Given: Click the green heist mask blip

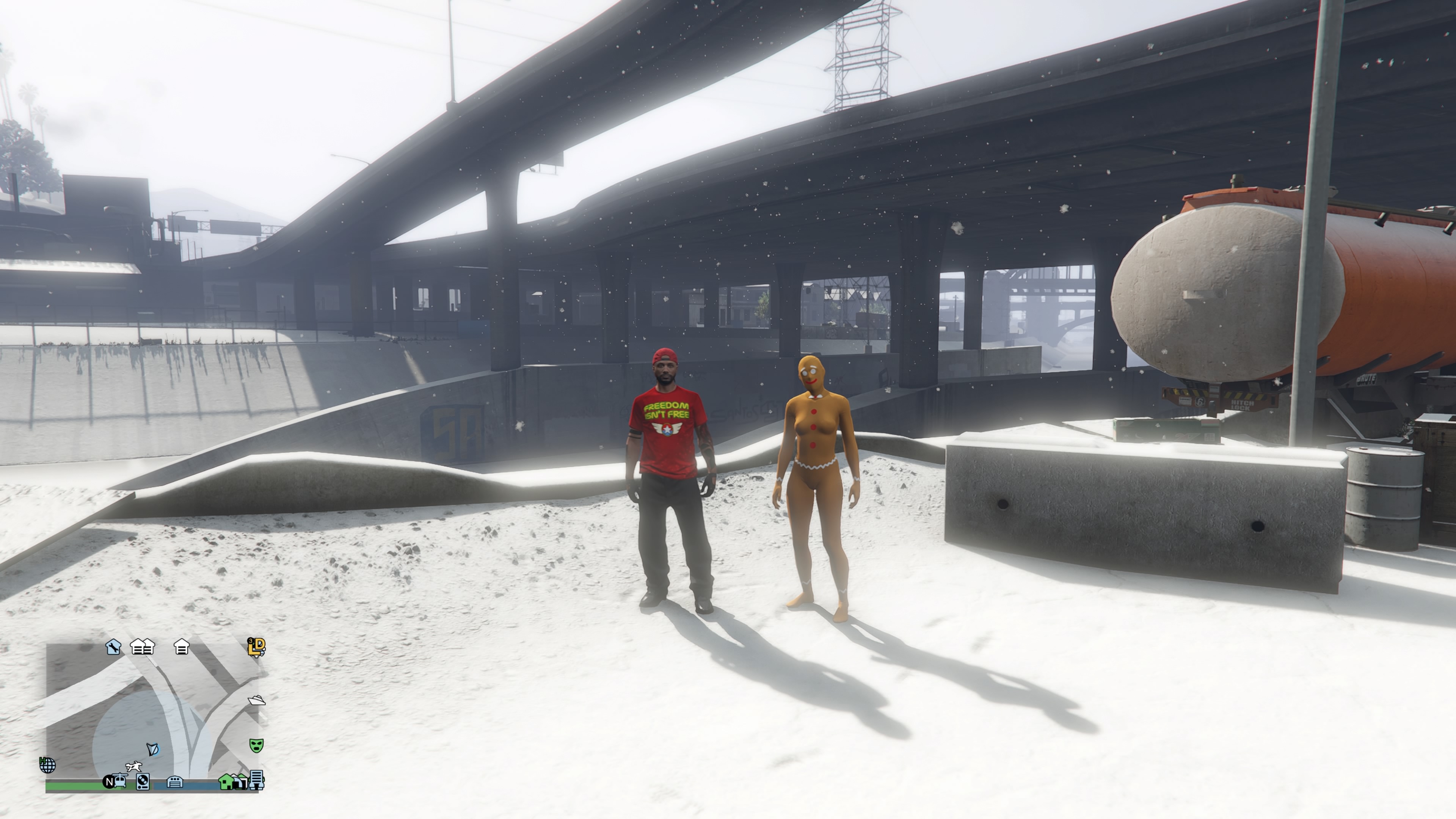Looking at the screenshot, I should point(256,745).
